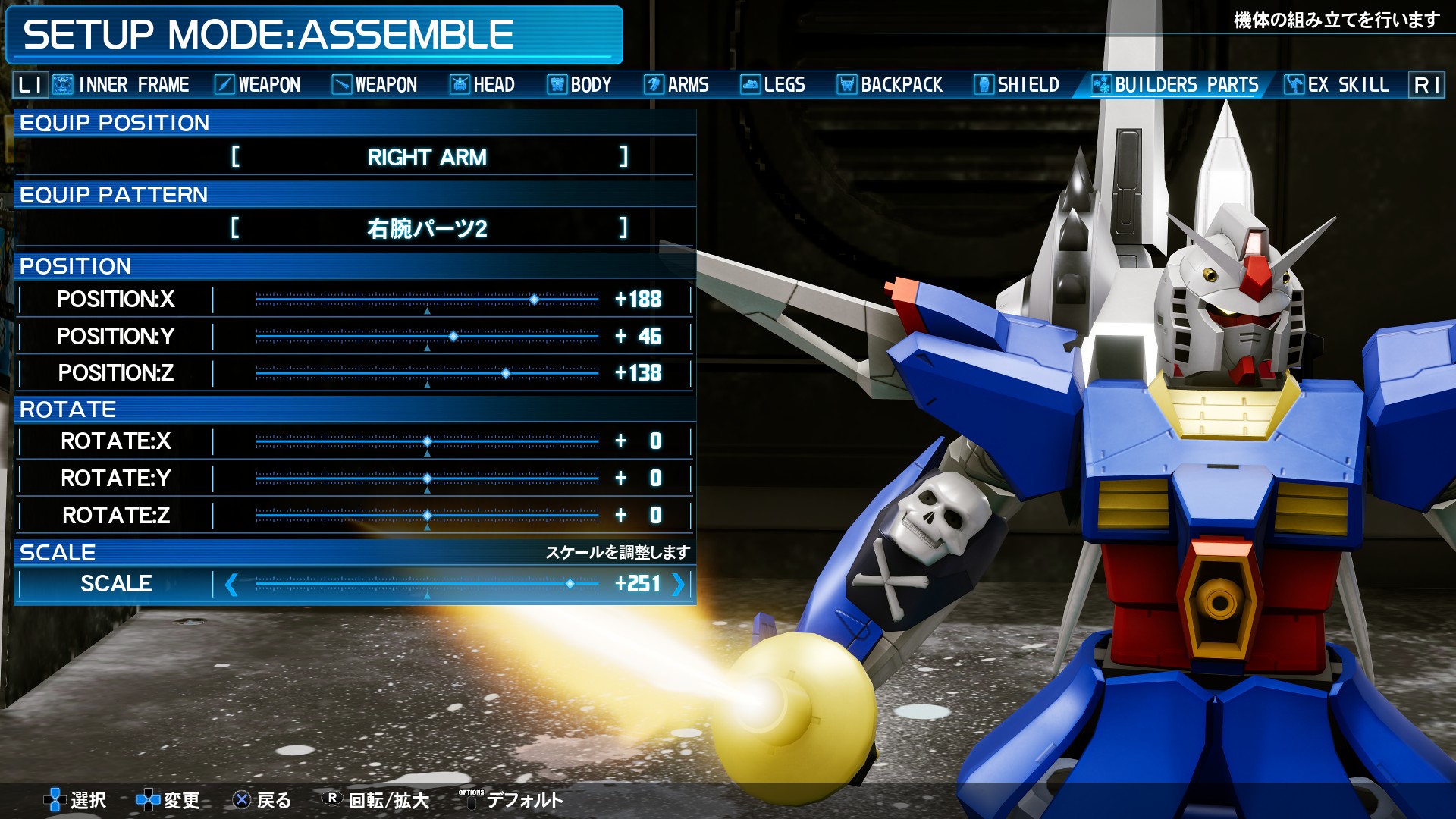
Task: Click the SCALE slider track
Action: [427, 584]
